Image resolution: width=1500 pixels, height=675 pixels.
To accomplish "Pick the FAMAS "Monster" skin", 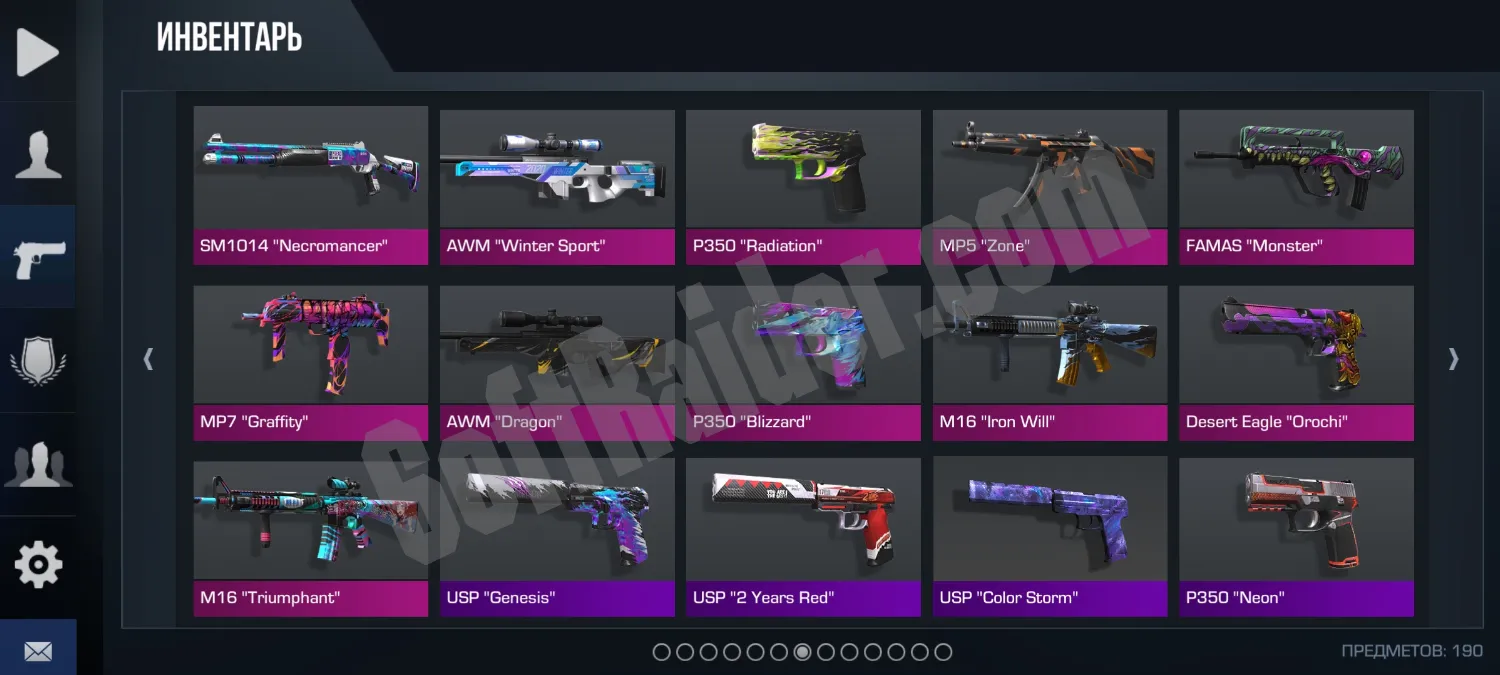I will tap(1296, 185).
